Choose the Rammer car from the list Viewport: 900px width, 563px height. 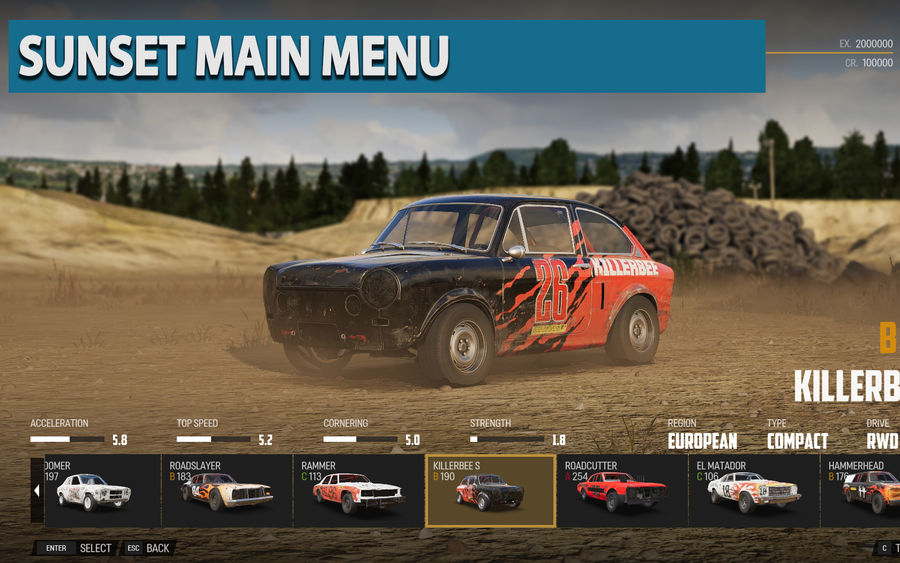(x=358, y=491)
